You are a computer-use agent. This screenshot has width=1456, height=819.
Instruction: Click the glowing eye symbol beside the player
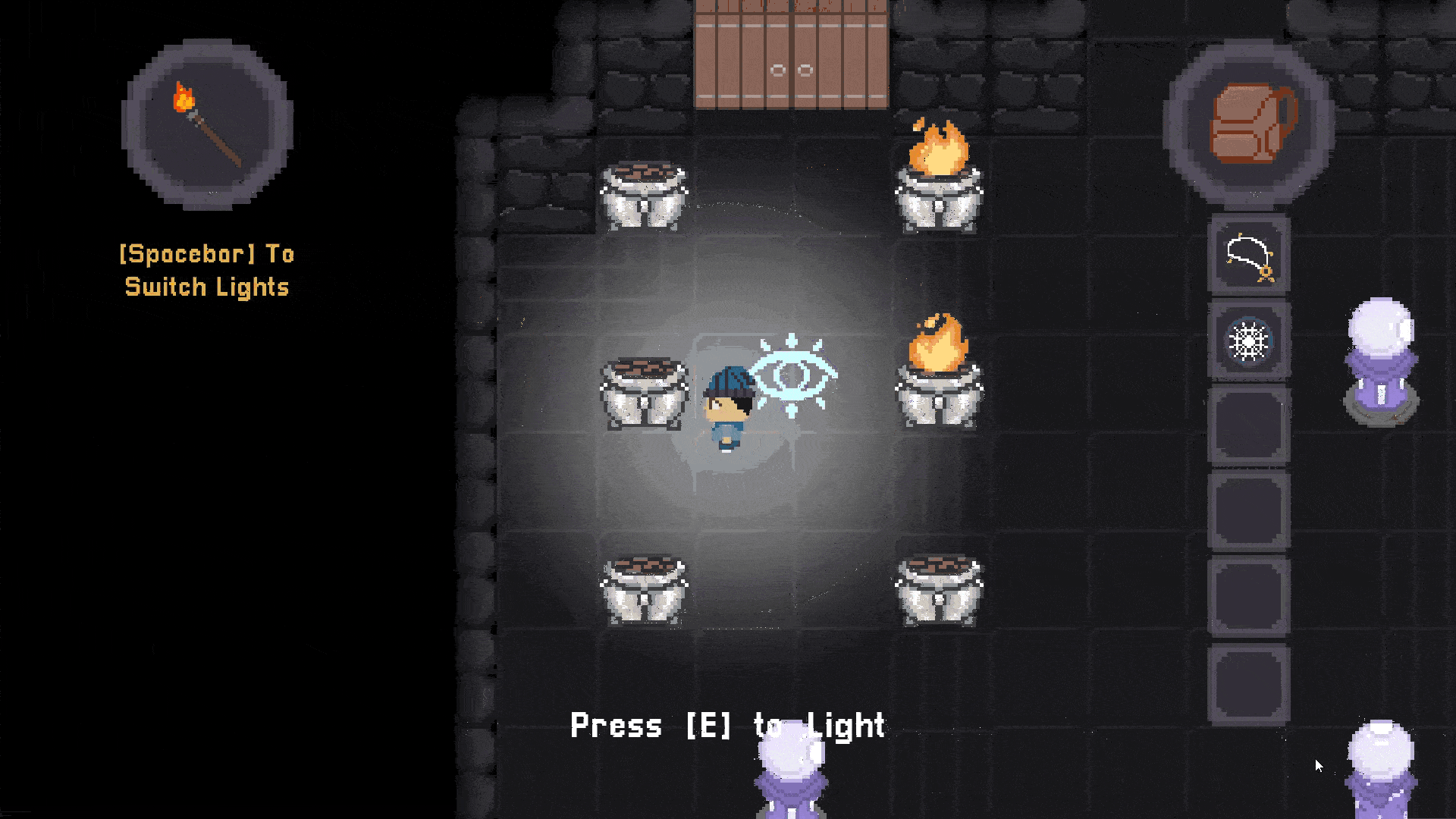(794, 375)
